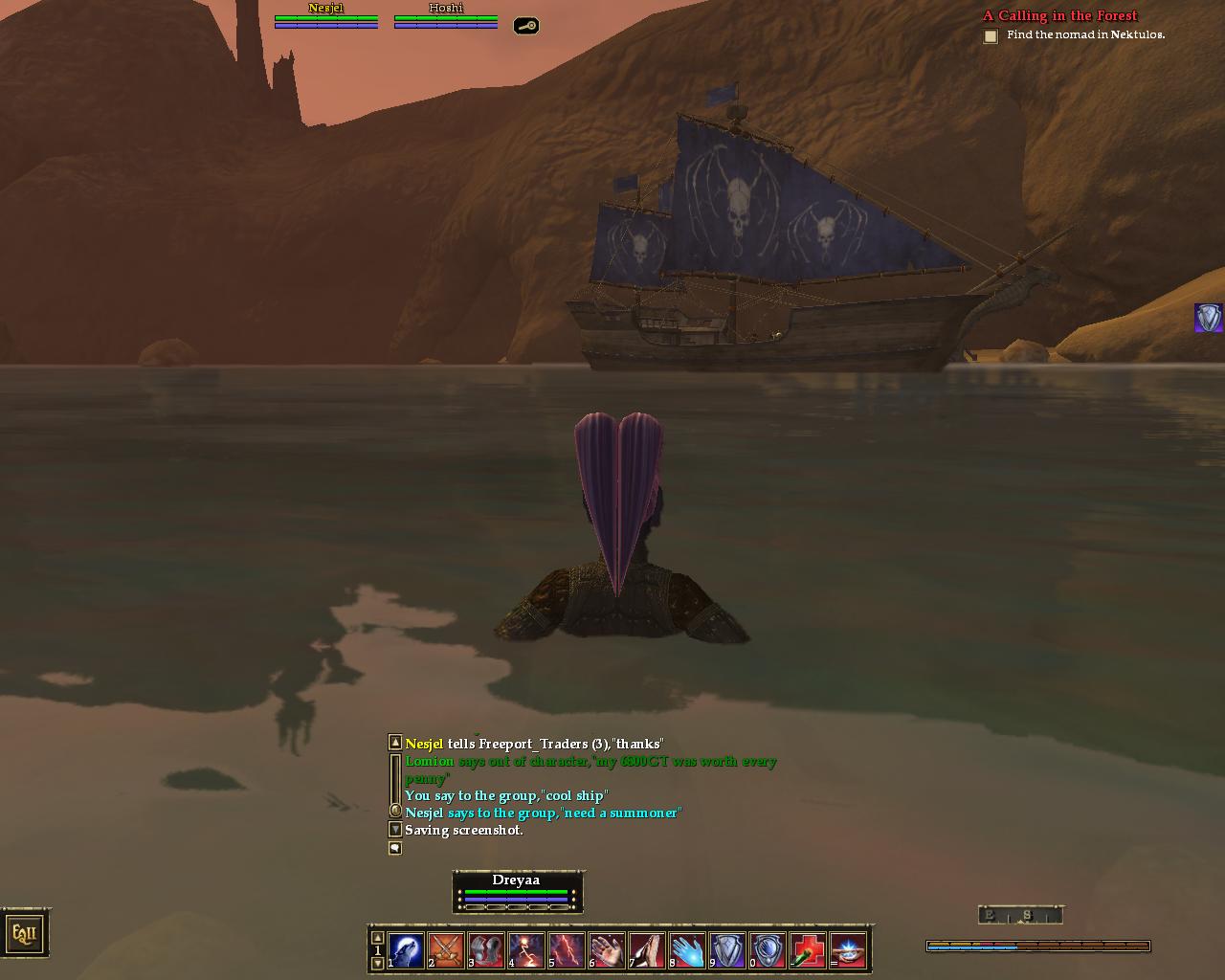Viewport: 1225px width, 980px height.
Task: Use the round hand-emblem shield ability
Action: (x=768, y=951)
